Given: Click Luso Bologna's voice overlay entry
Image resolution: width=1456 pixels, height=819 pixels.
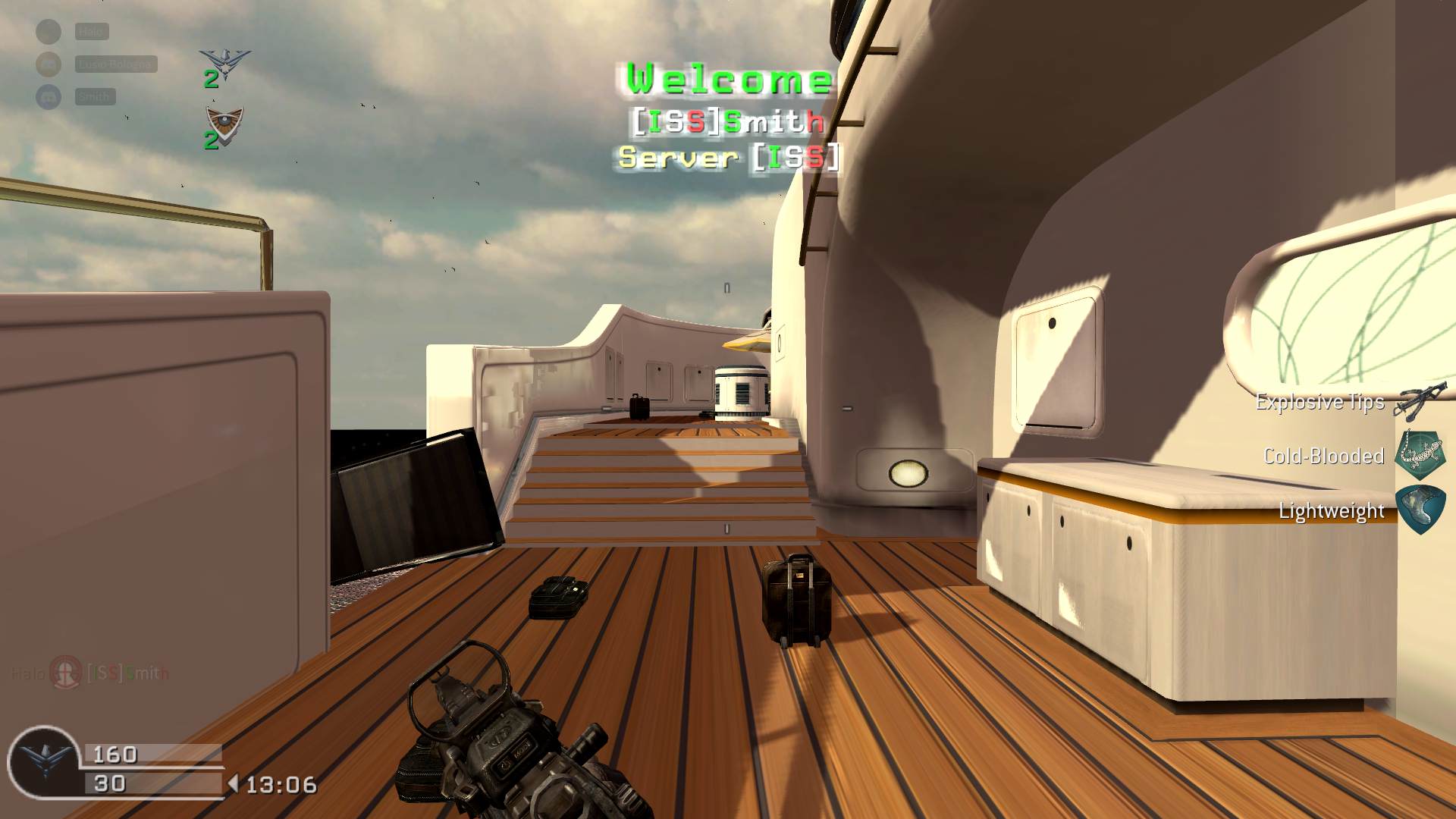Looking at the screenshot, I should [x=115, y=64].
